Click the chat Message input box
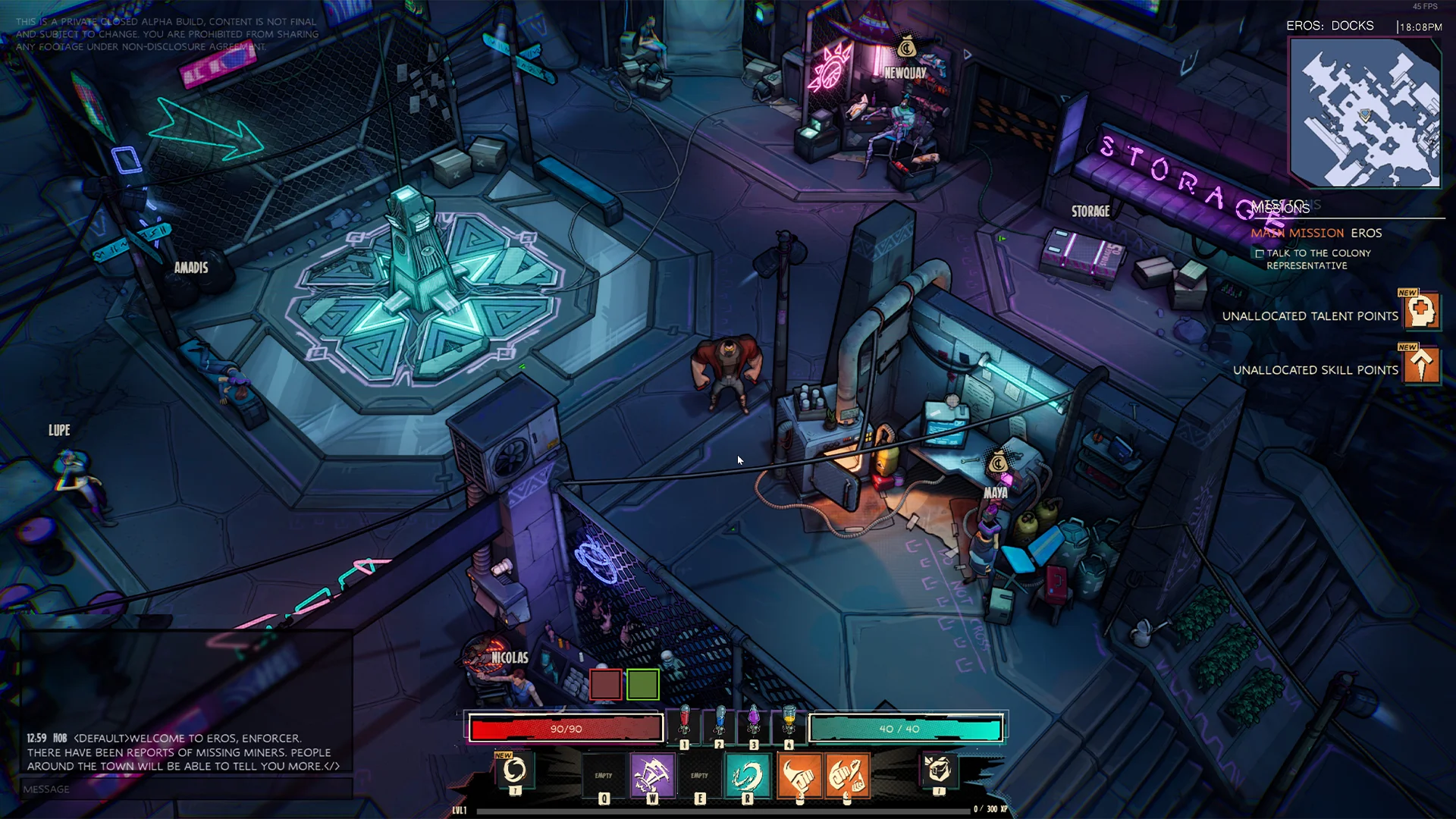Image resolution: width=1456 pixels, height=819 pixels. click(x=186, y=789)
